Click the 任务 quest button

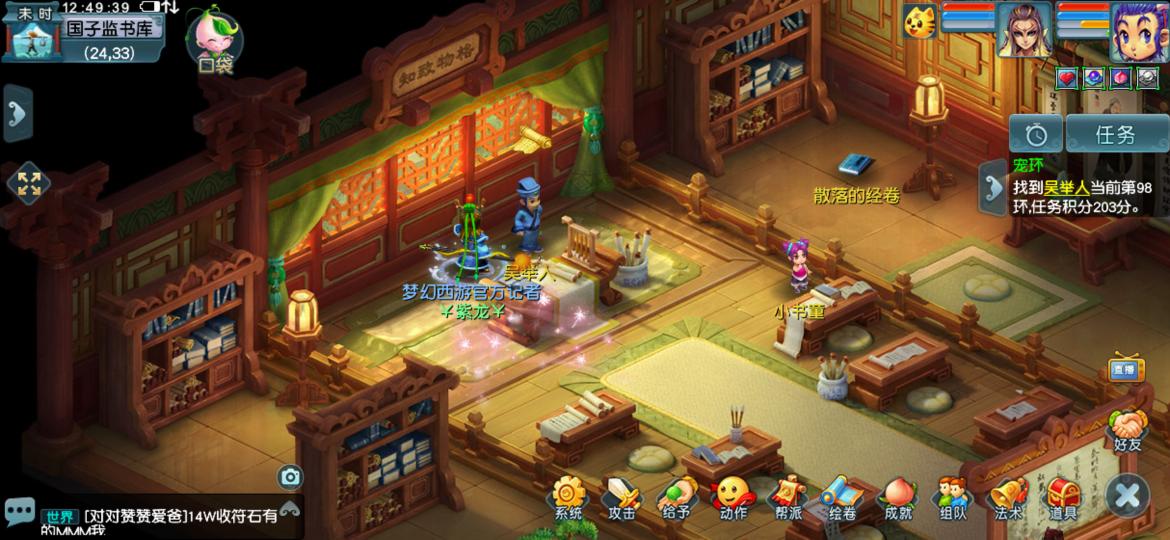coord(1115,134)
